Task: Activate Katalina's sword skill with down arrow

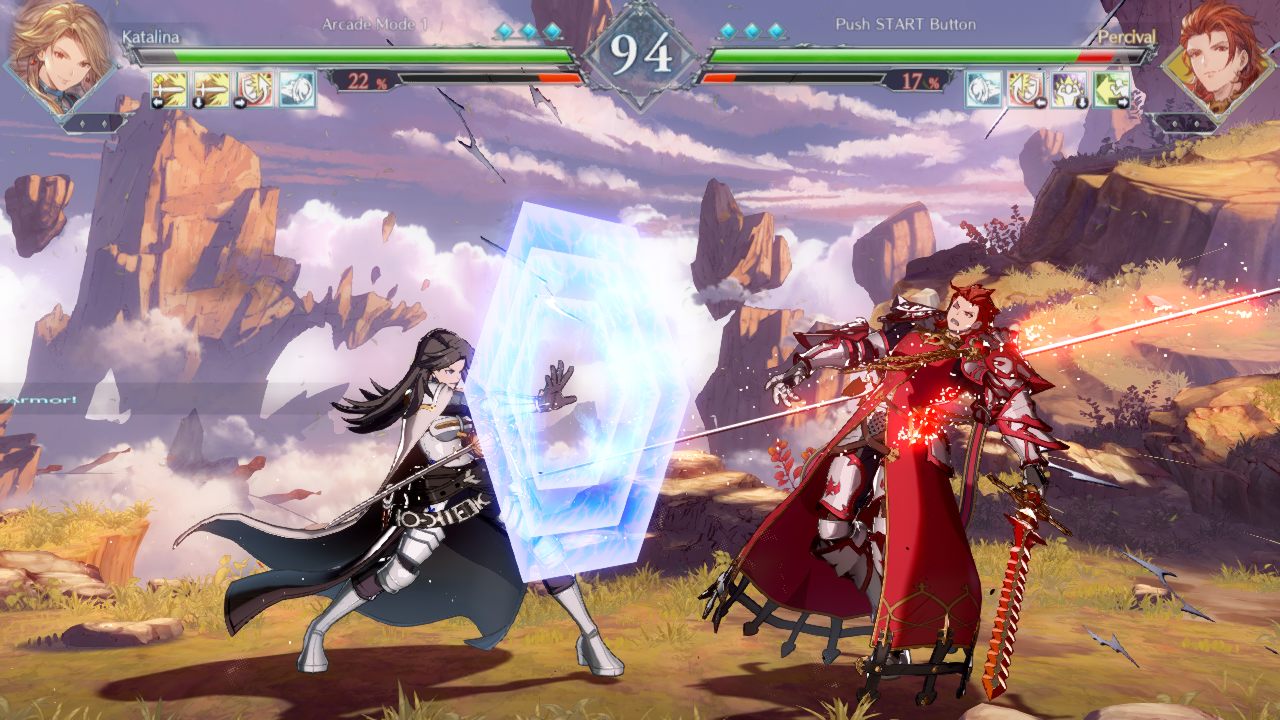Action: tap(212, 89)
